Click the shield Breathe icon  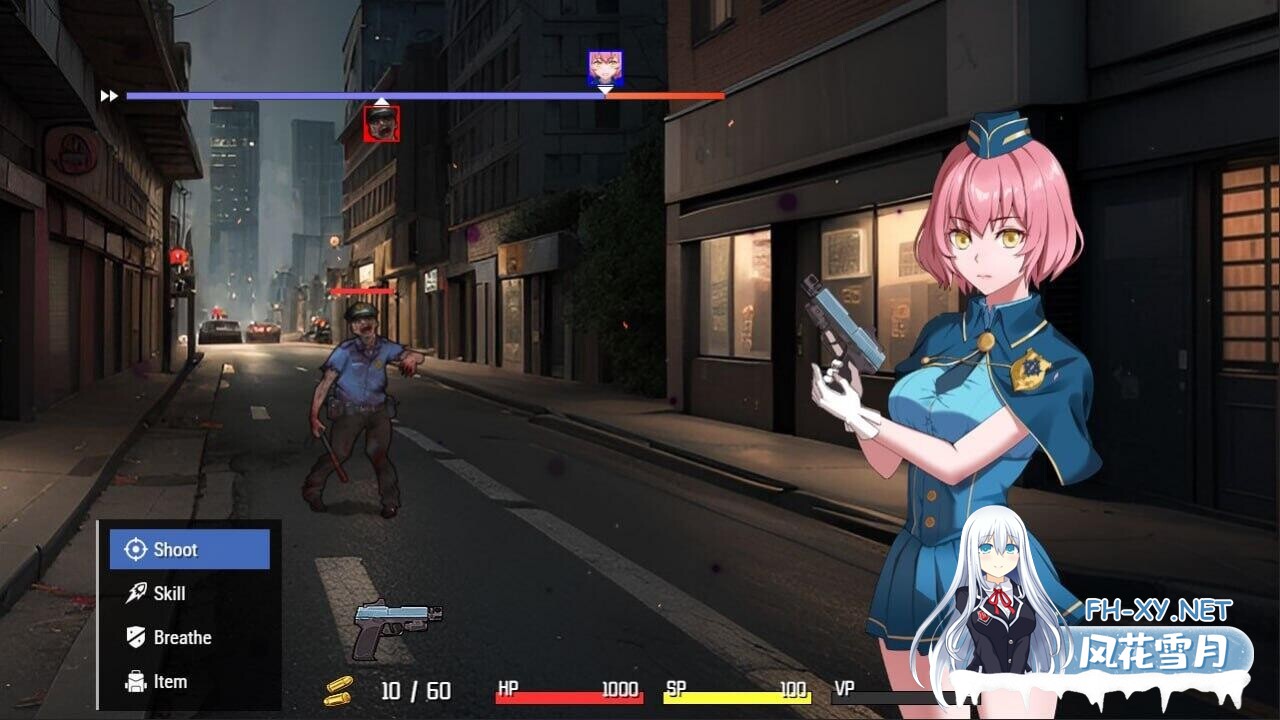click(136, 637)
